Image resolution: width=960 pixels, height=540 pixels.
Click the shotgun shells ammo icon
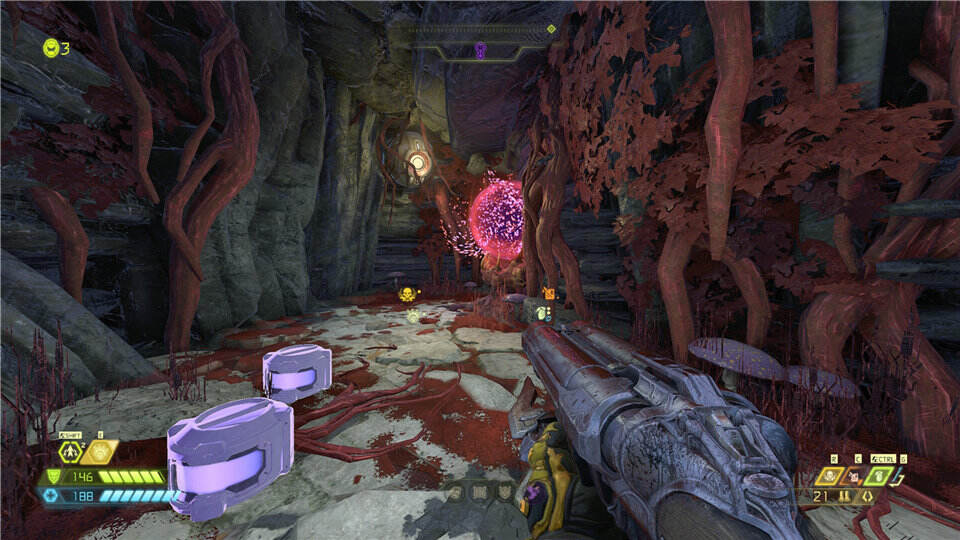click(x=846, y=496)
